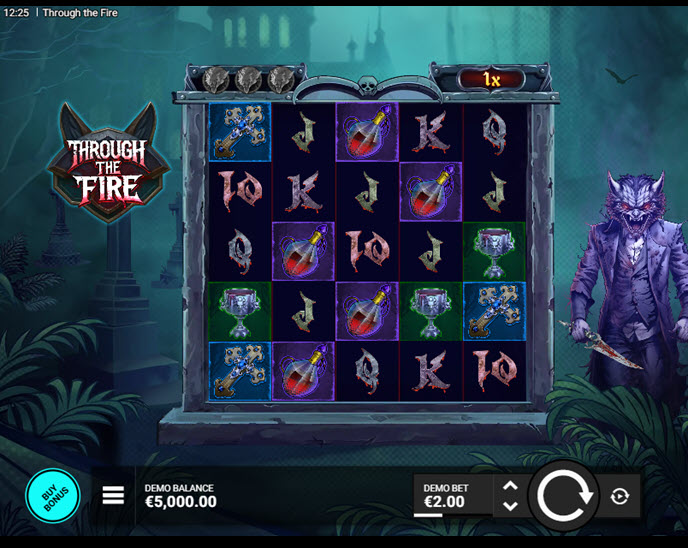Open the Buy Bonus menu
This screenshot has height=548, width=688.
point(52,496)
